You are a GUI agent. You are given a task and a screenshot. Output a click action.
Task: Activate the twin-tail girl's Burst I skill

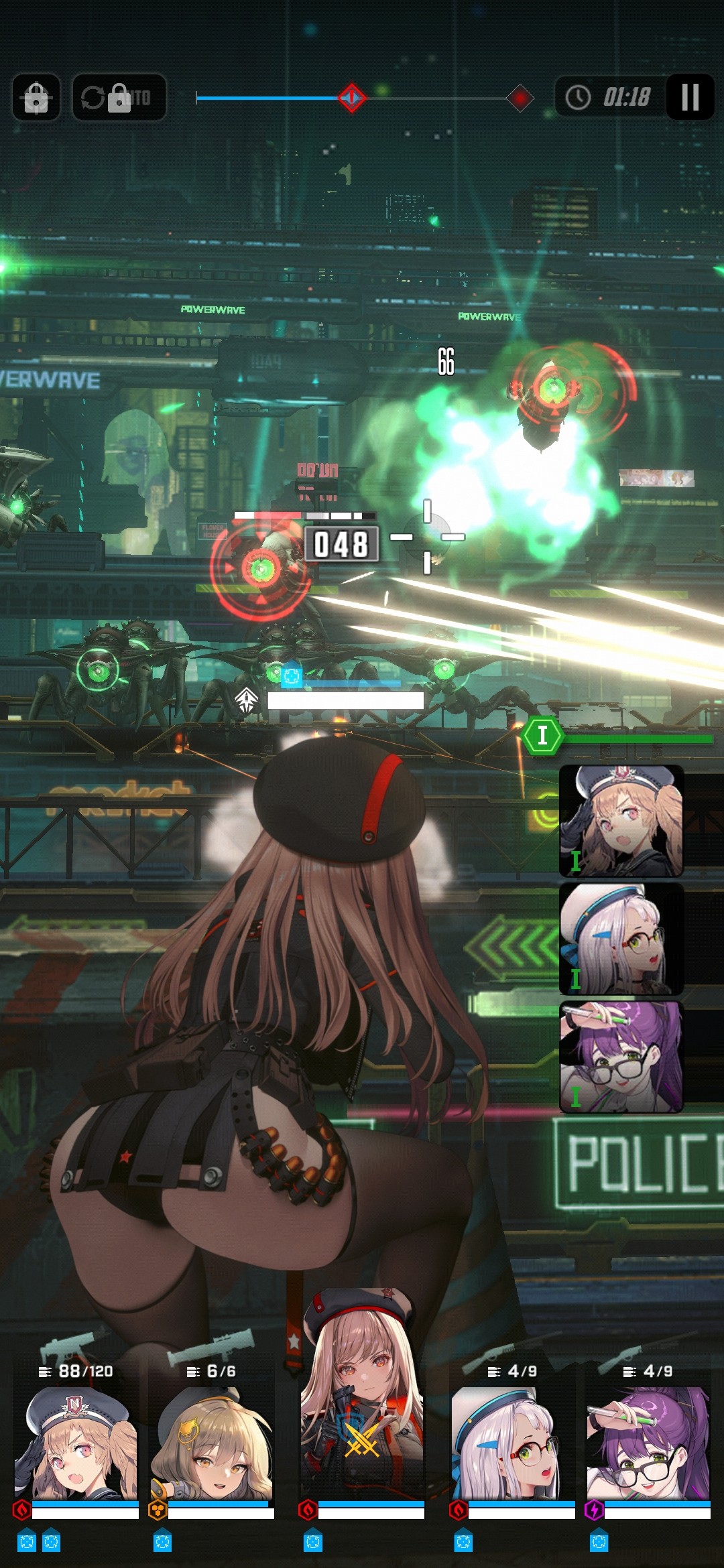pyautogui.click(x=621, y=821)
